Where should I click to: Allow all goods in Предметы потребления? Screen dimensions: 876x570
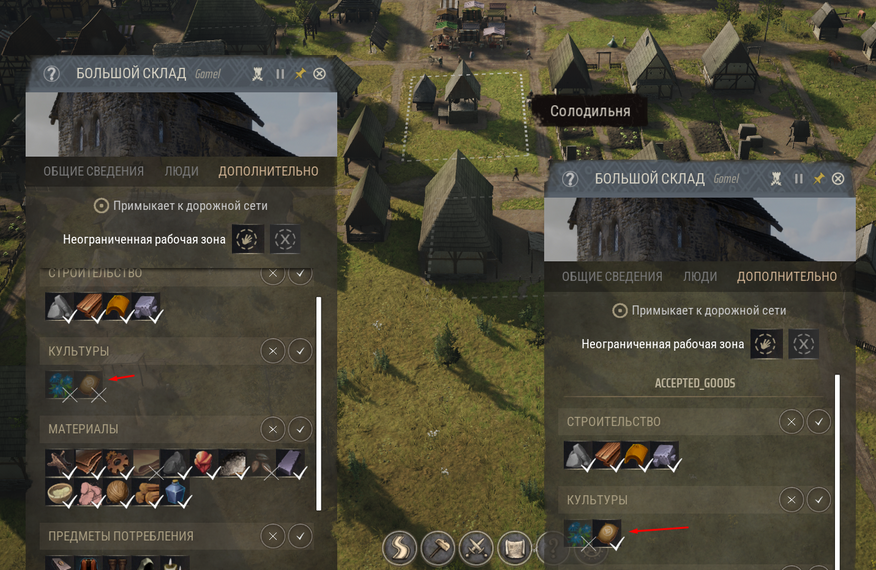tap(300, 537)
